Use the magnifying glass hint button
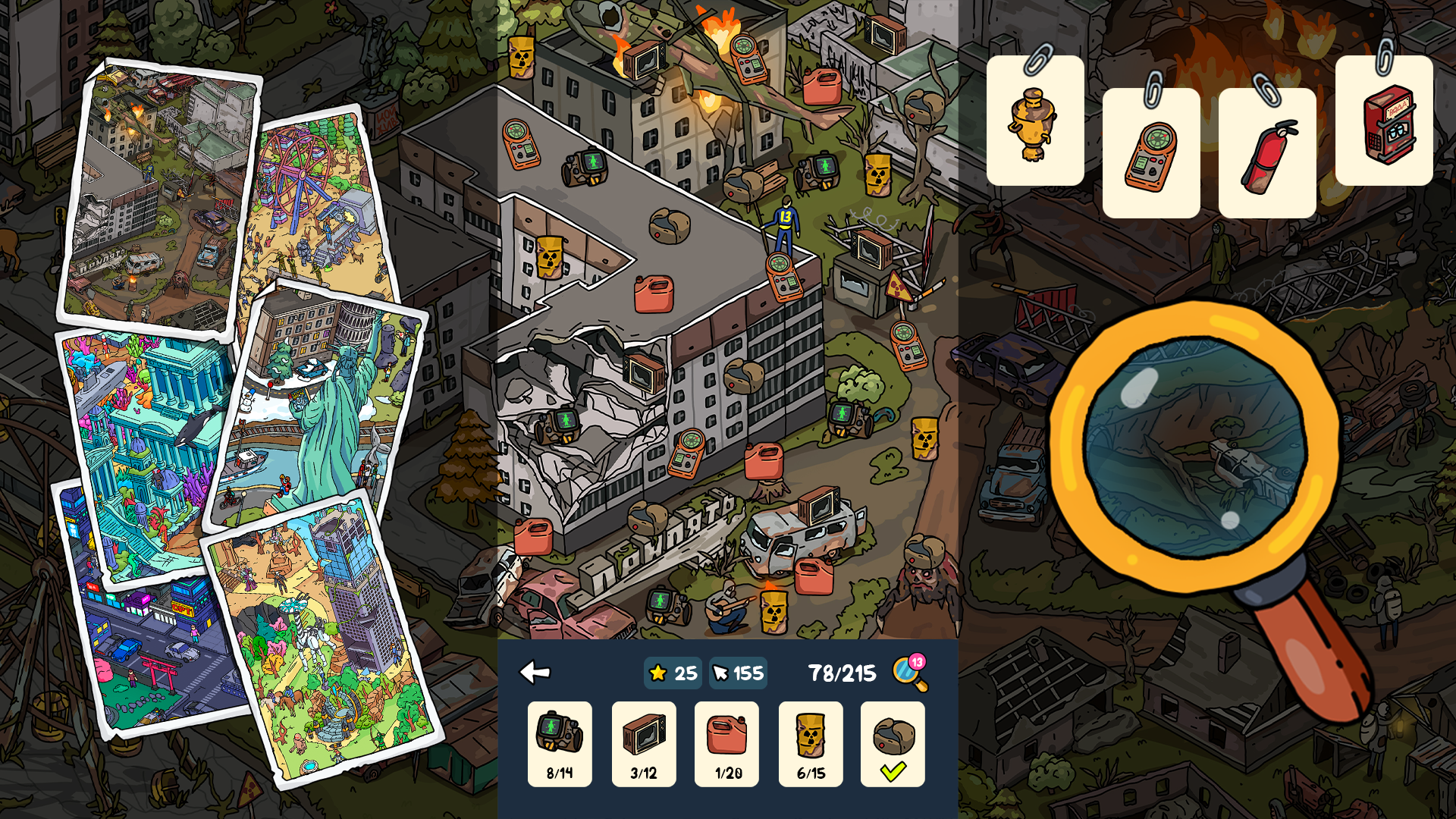The height and width of the screenshot is (819, 1456). 909,673
